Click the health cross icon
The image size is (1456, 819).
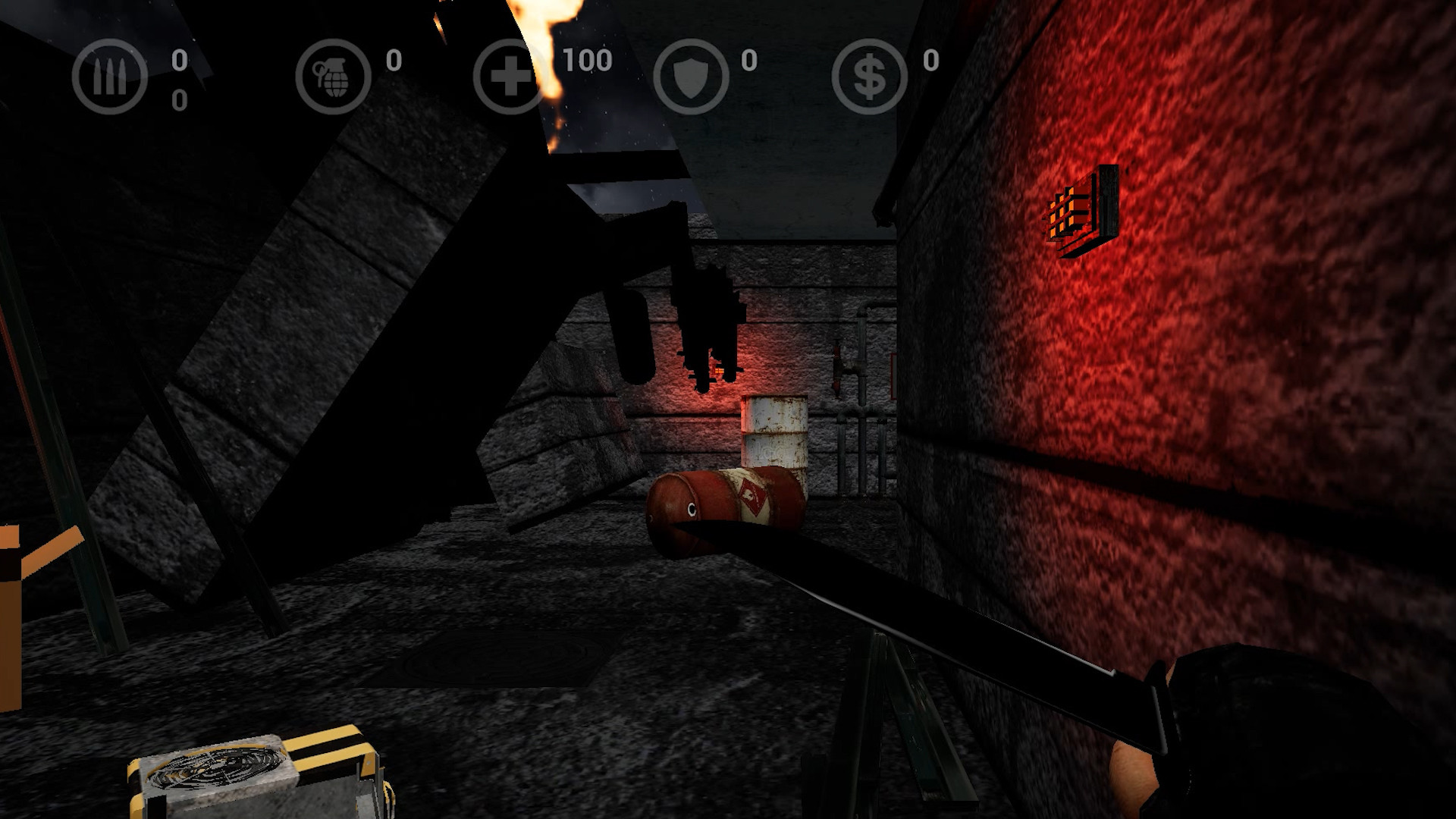(x=510, y=76)
